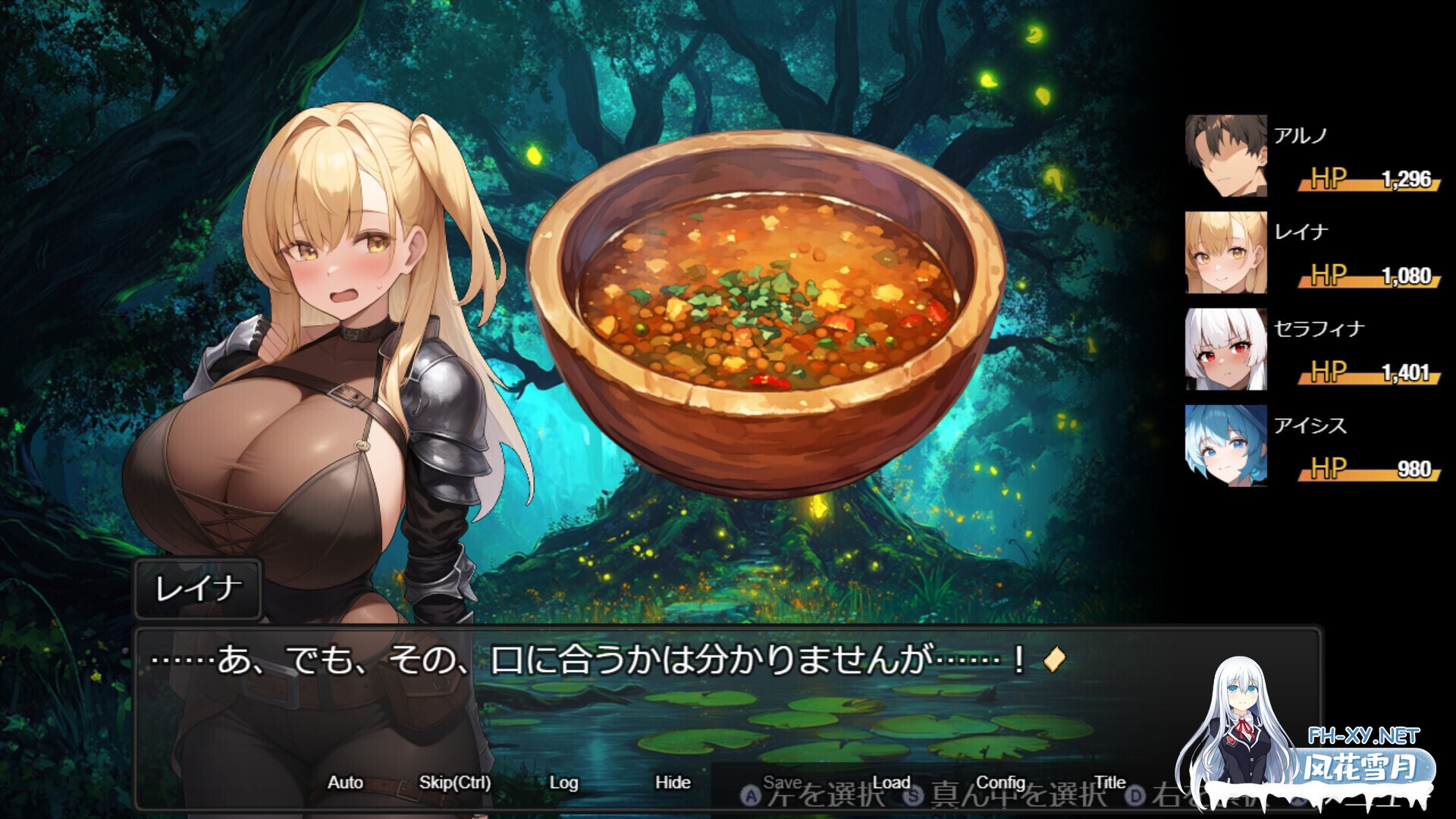Enable Auto message mode
This screenshot has width=1456, height=819.
point(346,782)
